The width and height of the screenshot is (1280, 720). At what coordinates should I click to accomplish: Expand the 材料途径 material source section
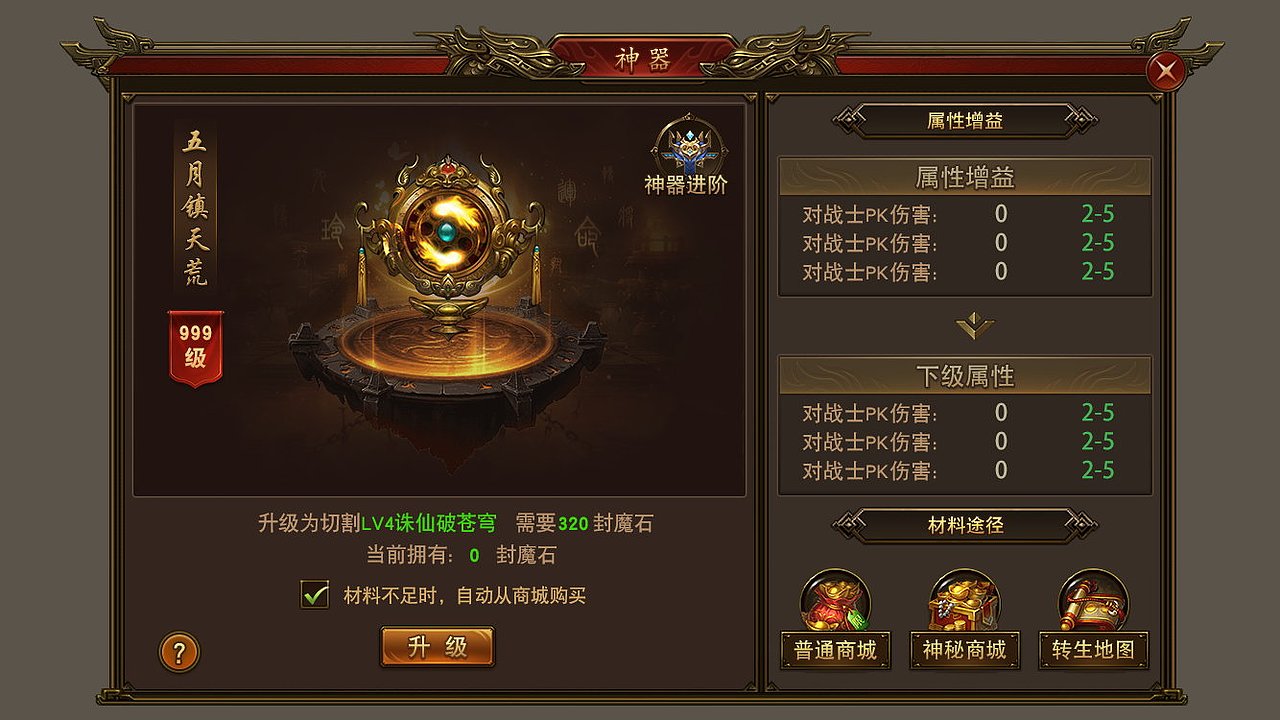963,524
